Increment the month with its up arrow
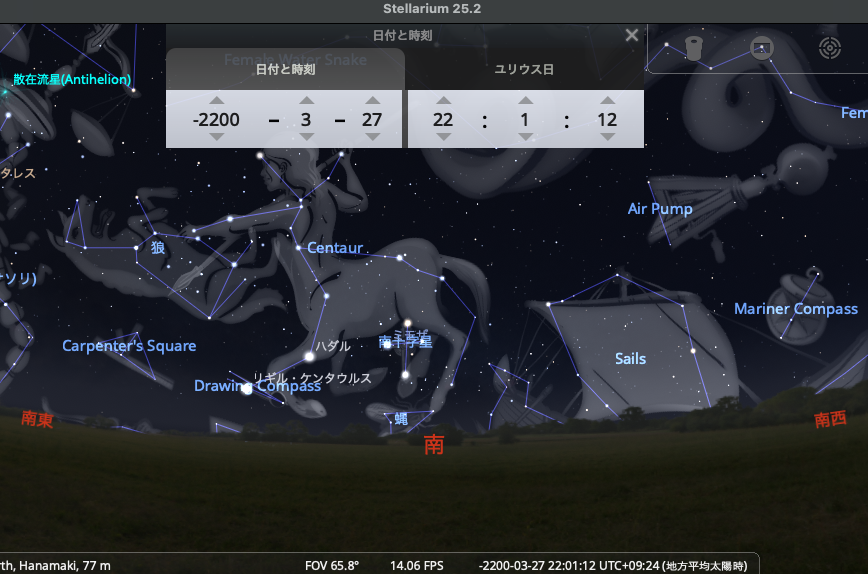 click(307, 100)
